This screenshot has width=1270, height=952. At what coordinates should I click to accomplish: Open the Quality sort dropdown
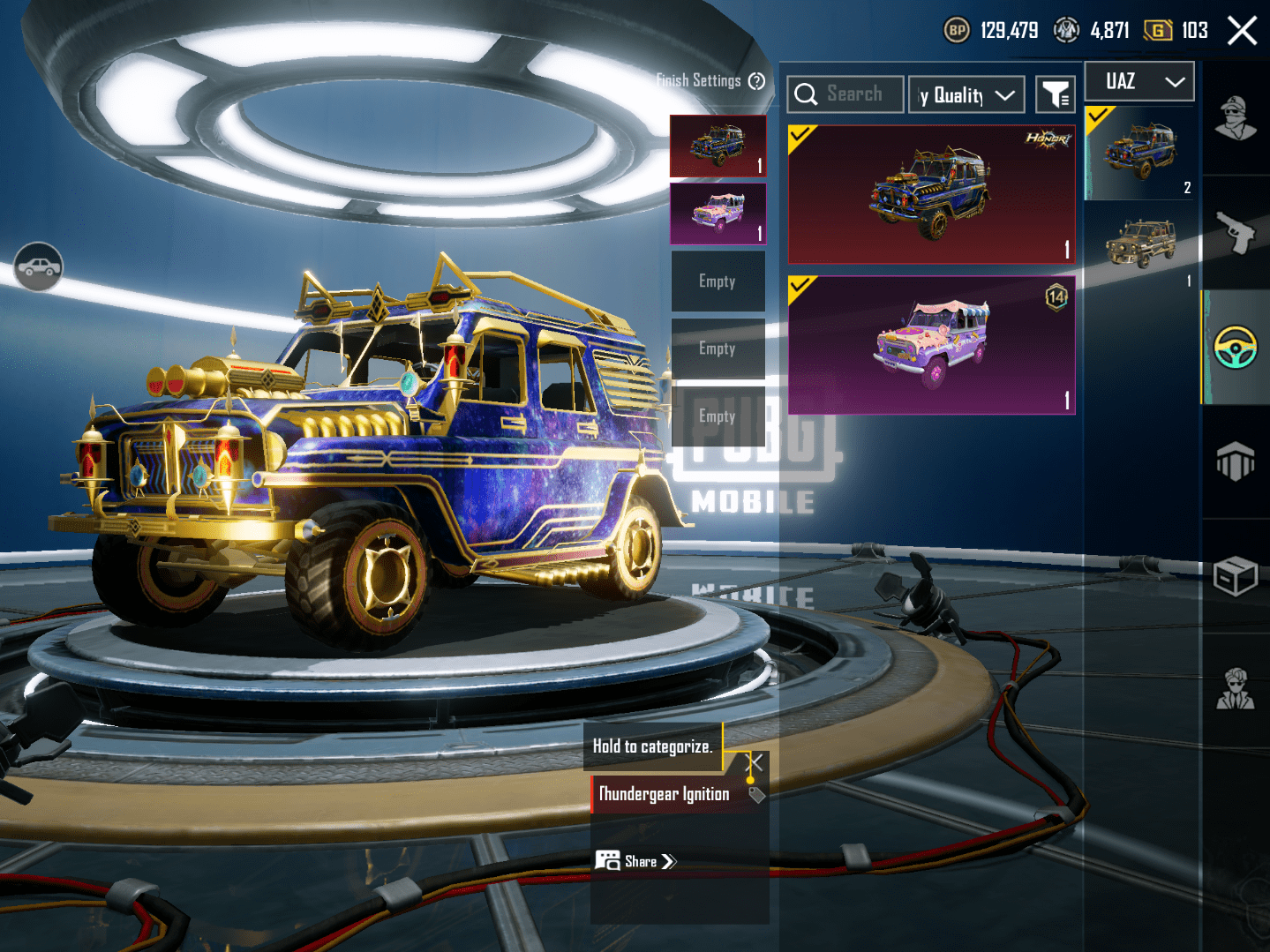(x=967, y=95)
